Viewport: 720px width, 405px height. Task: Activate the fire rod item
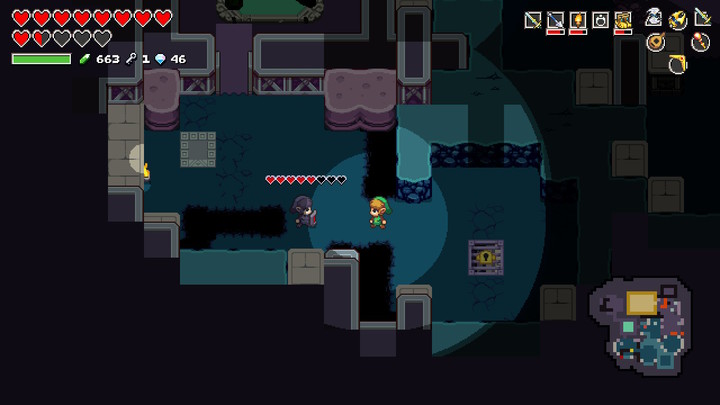pyautogui.click(x=701, y=41)
